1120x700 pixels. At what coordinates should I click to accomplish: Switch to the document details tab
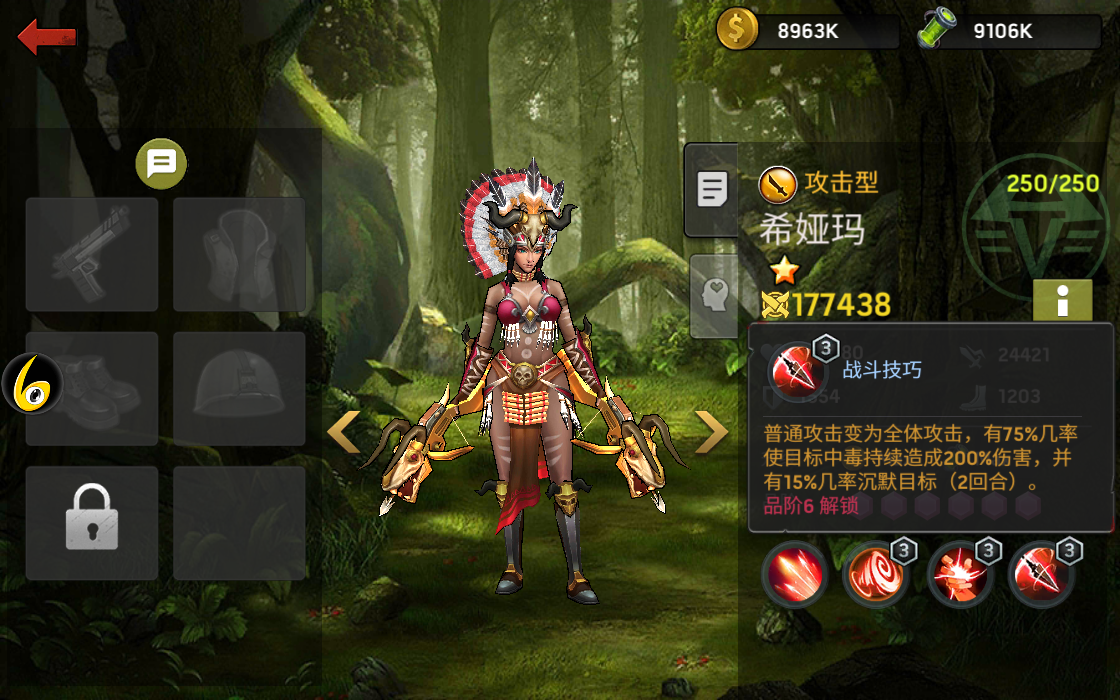coord(711,189)
